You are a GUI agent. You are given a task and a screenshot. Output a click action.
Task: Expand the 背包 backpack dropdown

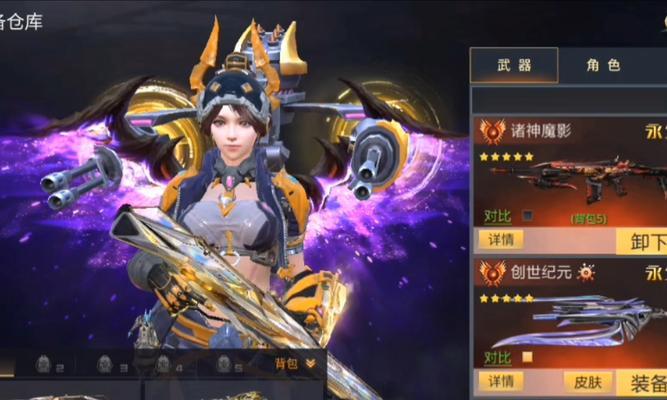tap(295, 363)
